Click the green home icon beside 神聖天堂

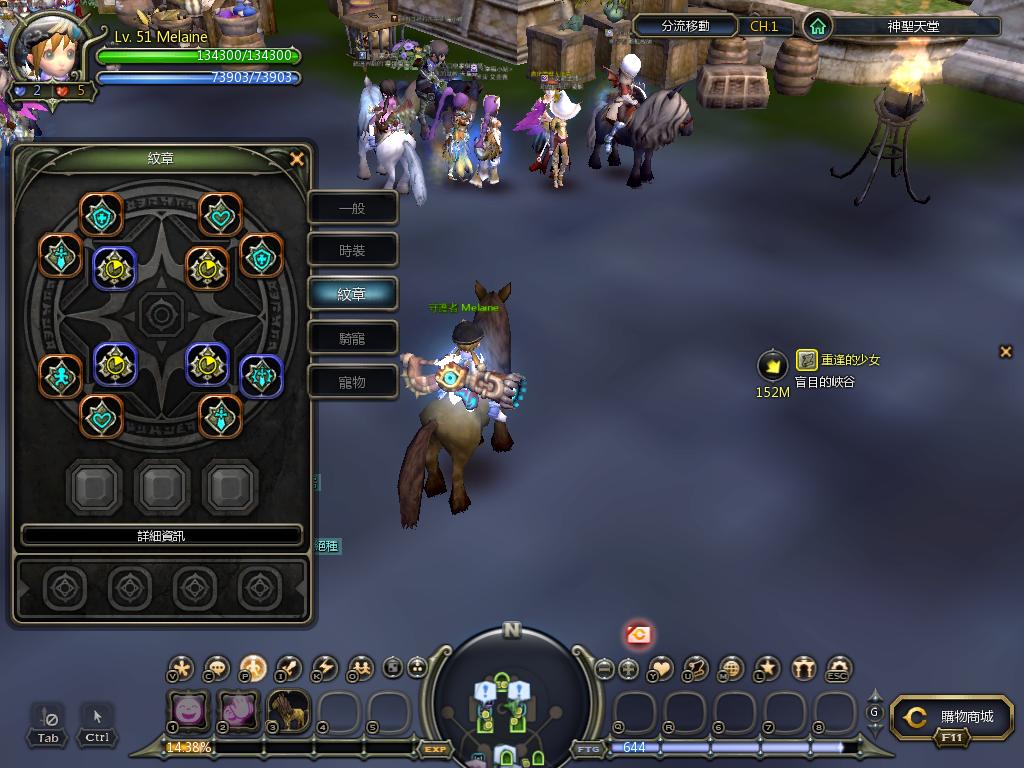[x=818, y=26]
